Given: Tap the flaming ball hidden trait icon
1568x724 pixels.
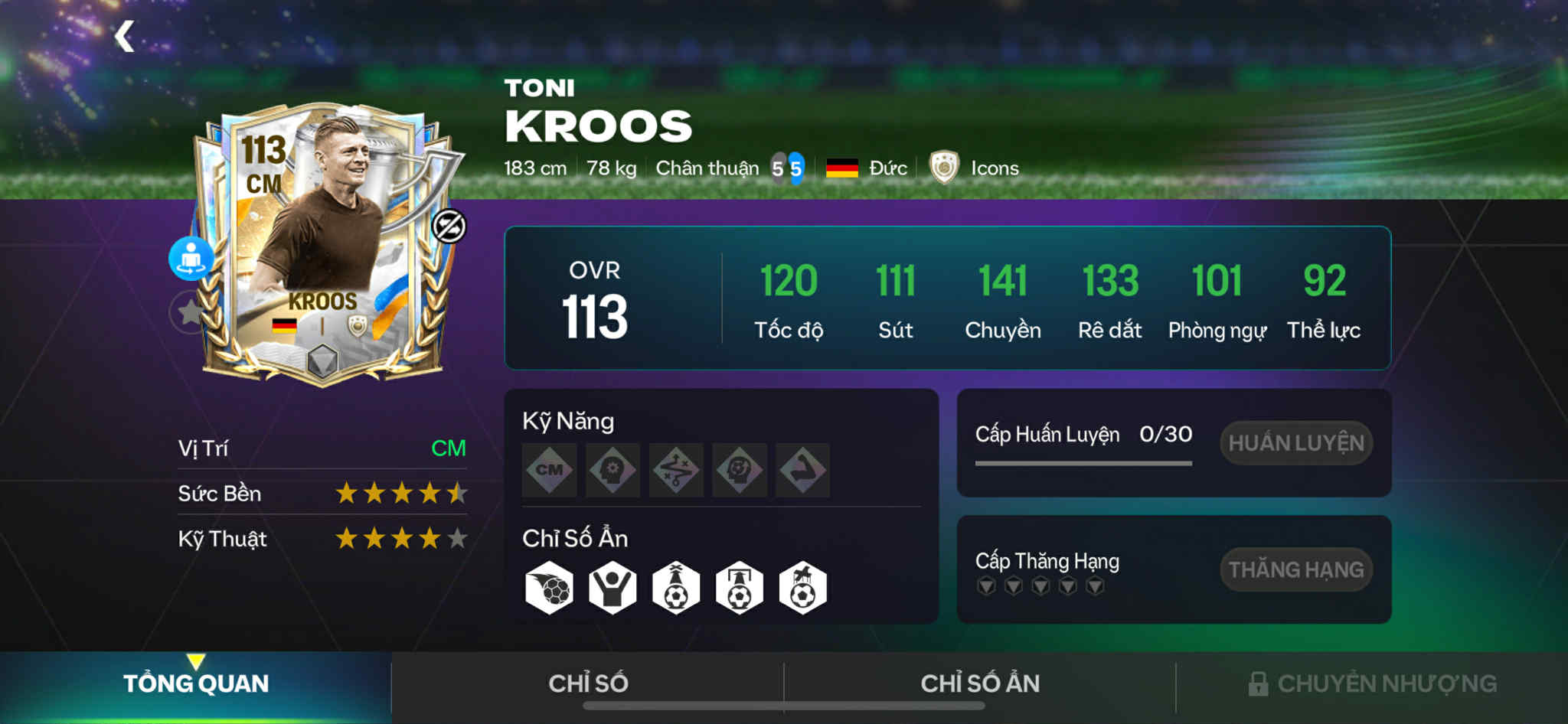Looking at the screenshot, I should [x=549, y=589].
